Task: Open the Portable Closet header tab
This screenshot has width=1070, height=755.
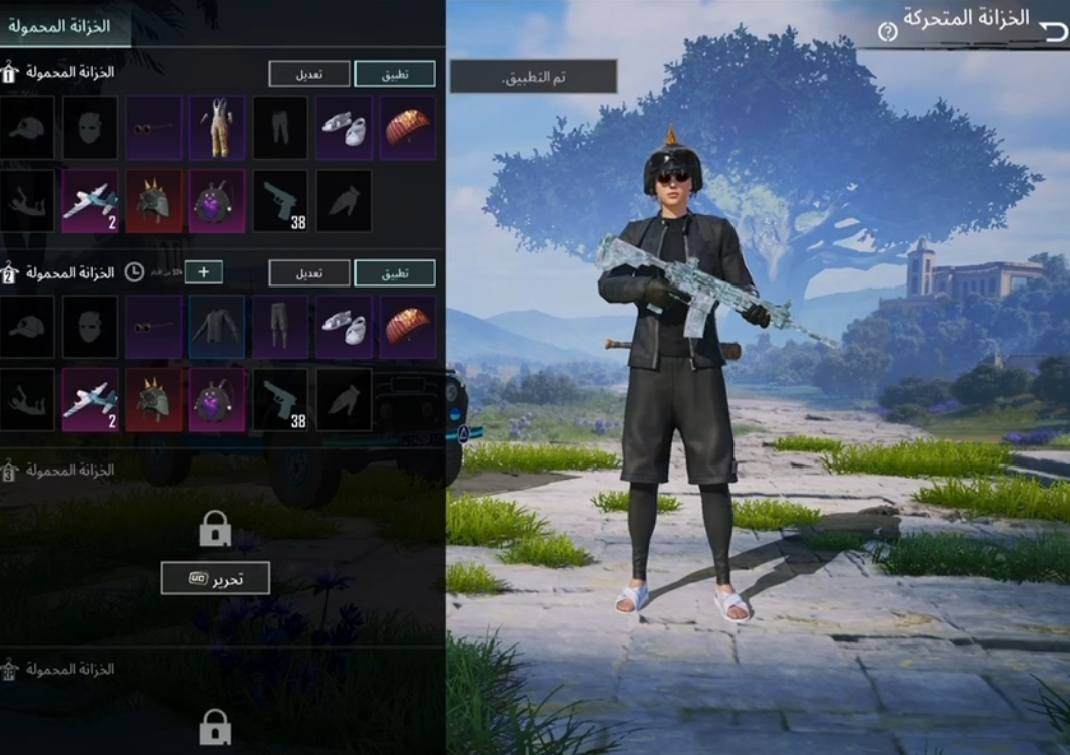Action: pyautogui.click(x=60, y=26)
